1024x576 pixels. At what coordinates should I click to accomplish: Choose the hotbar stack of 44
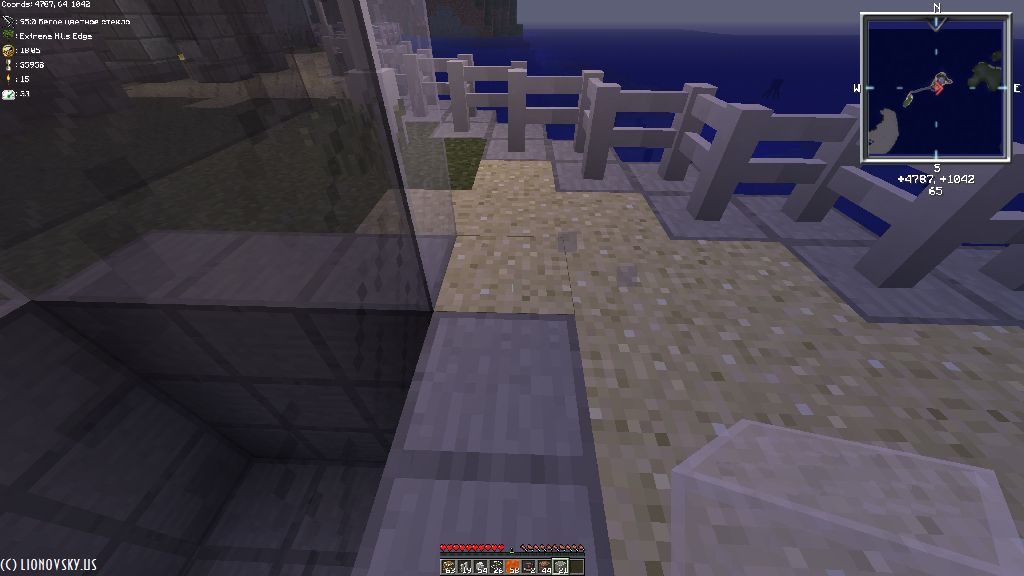point(545,567)
